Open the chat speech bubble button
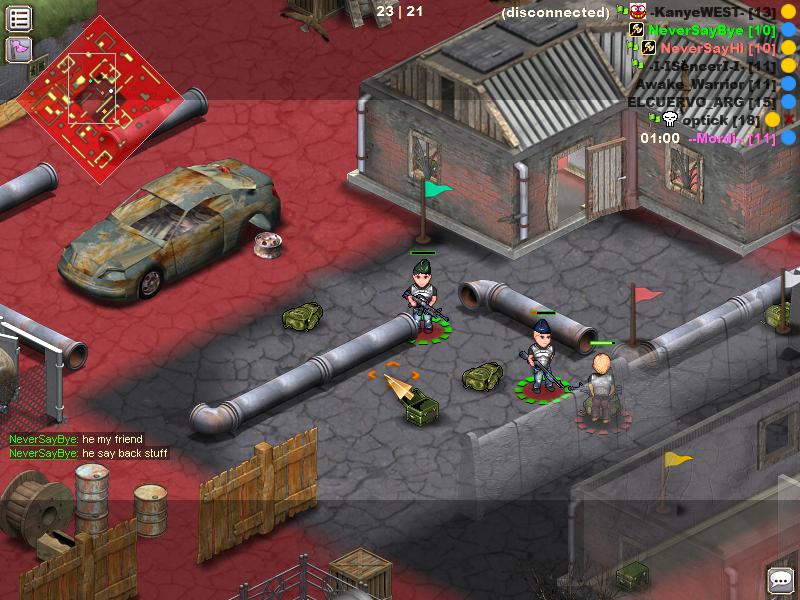 pos(779,579)
